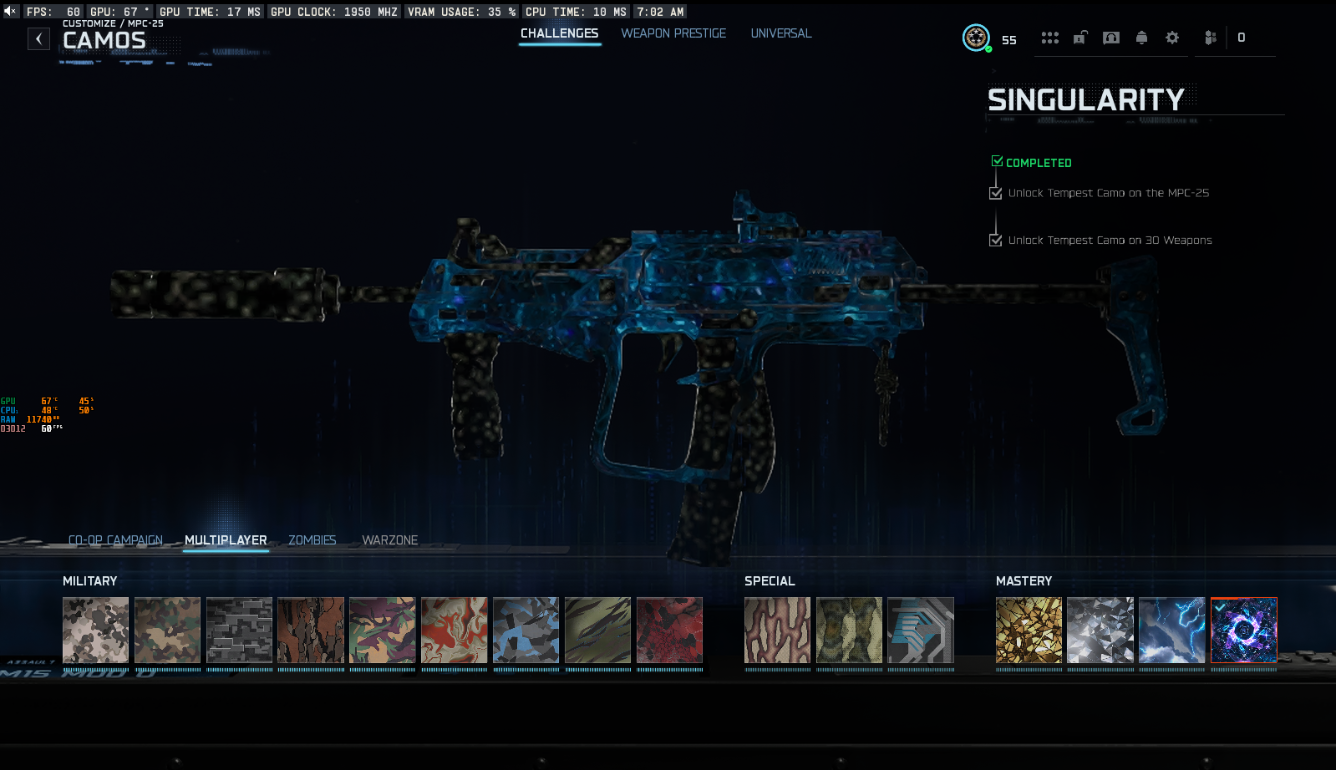Select the first MILITARY camo thumbnail
Viewport: 1336px width, 770px height.
click(x=95, y=630)
